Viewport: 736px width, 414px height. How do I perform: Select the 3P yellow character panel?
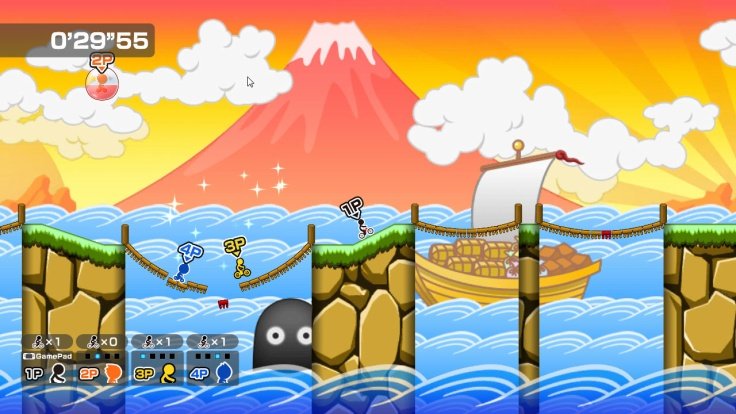[157, 372]
